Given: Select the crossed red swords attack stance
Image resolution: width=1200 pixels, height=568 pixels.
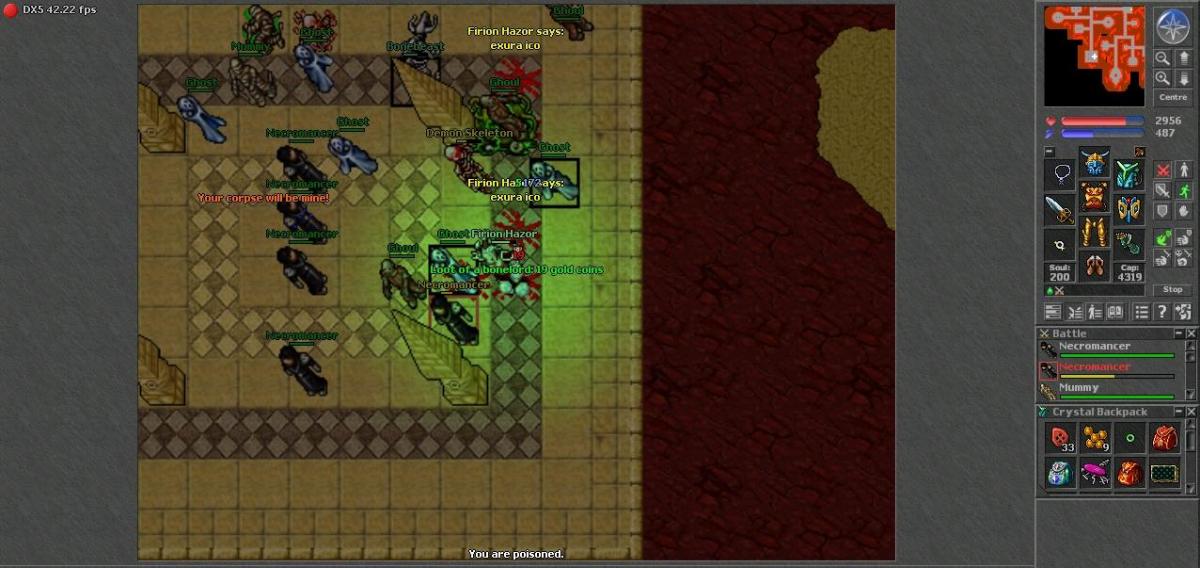Looking at the screenshot, I should (x=1162, y=170).
